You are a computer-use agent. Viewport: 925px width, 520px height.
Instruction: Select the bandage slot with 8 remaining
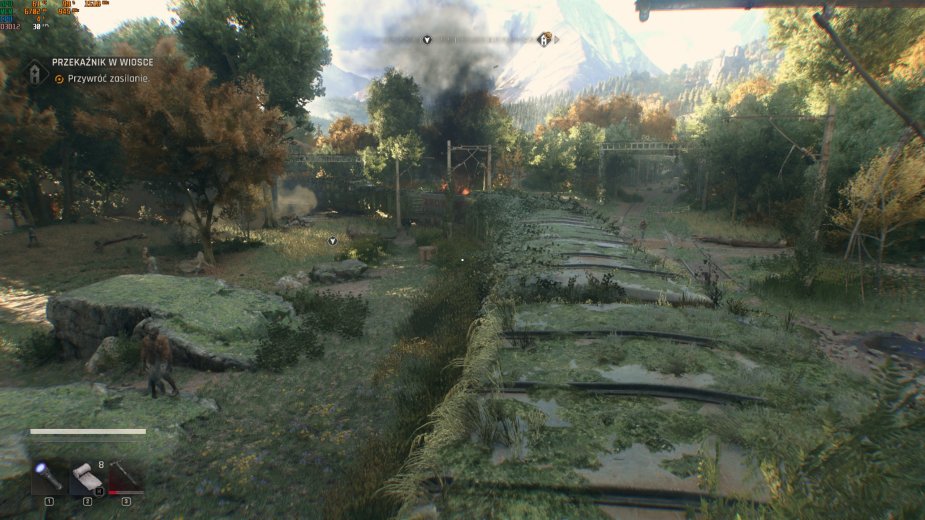[87, 477]
